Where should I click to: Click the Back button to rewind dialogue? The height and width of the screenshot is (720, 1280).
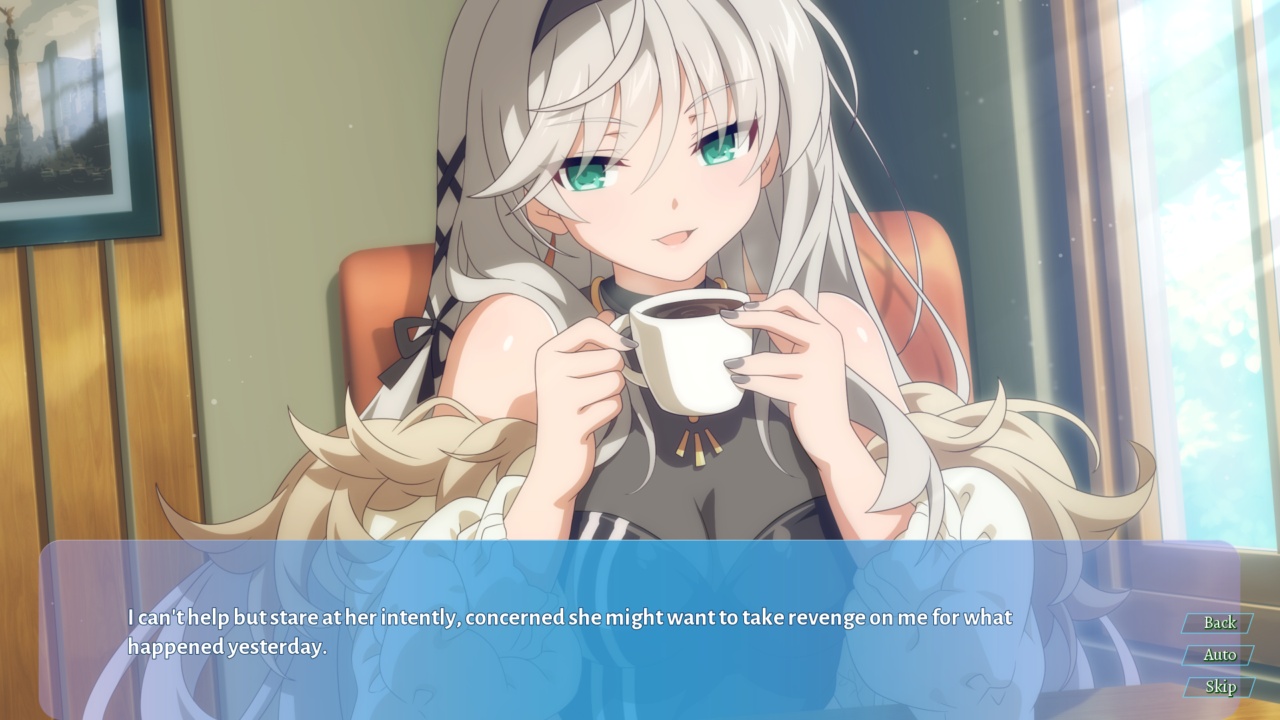pyautogui.click(x=1218, y=624)
